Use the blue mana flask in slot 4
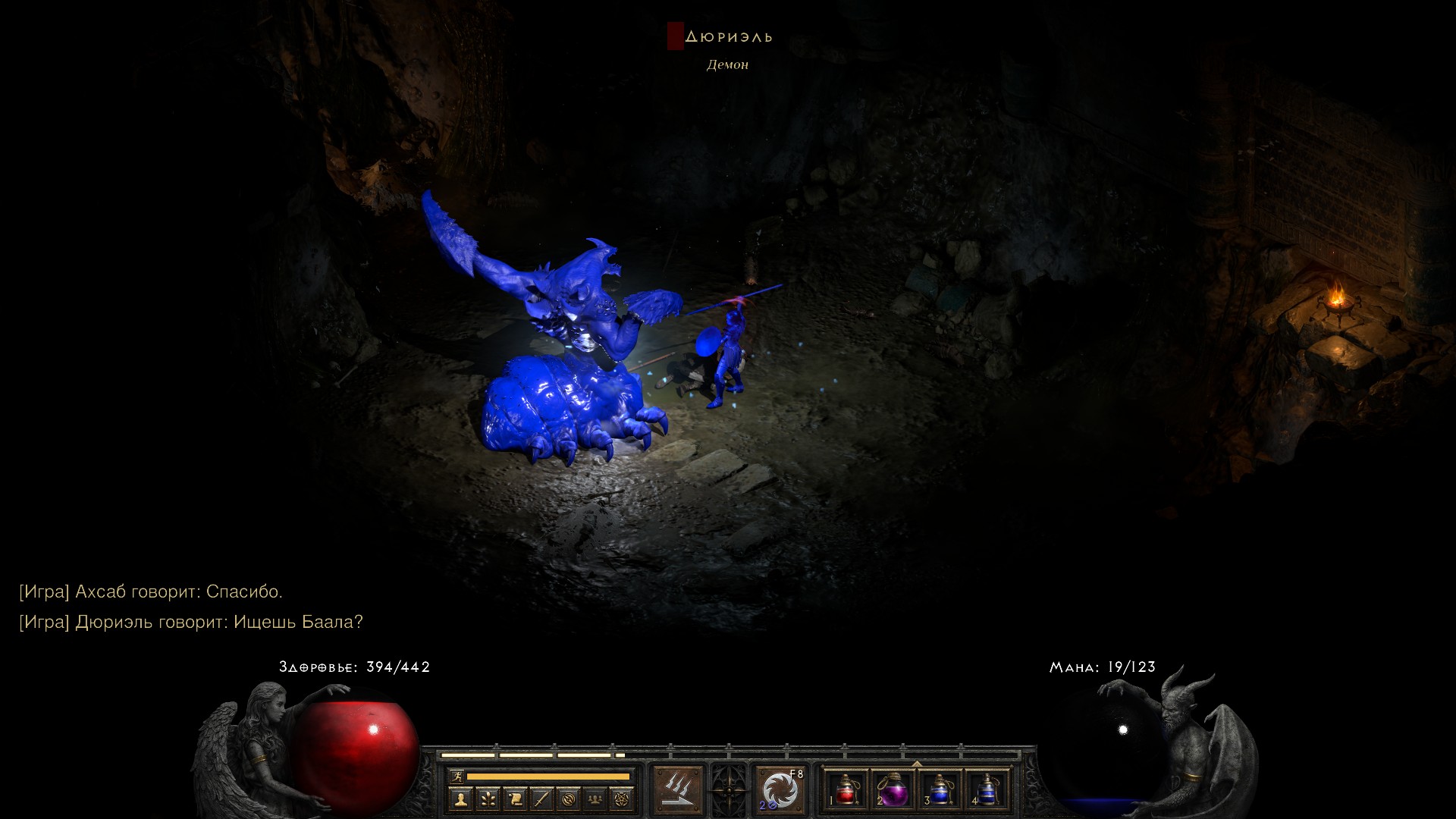The width and height of the screenshot is (1456, 819). click(987, 790)
